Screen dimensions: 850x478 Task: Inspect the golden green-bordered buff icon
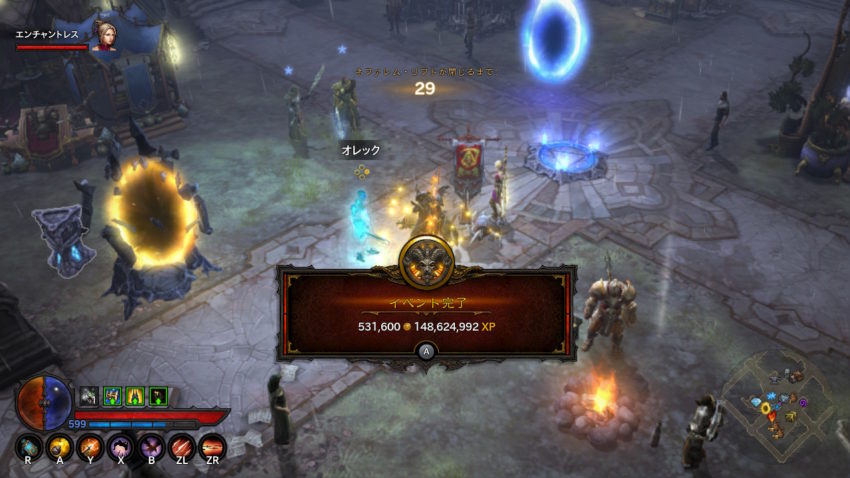[x=135, y=396]
